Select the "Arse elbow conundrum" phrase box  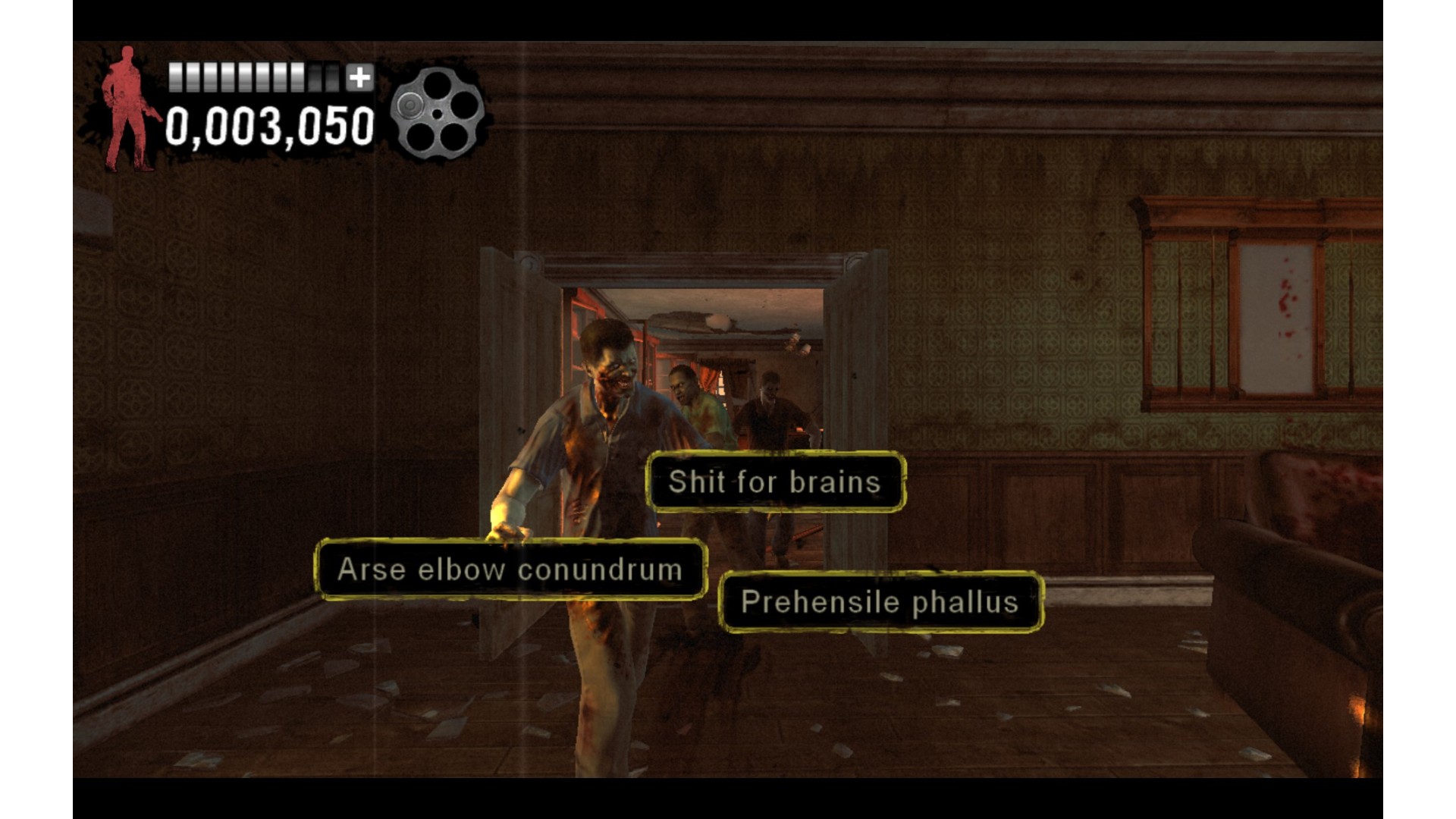pos(510,570)
